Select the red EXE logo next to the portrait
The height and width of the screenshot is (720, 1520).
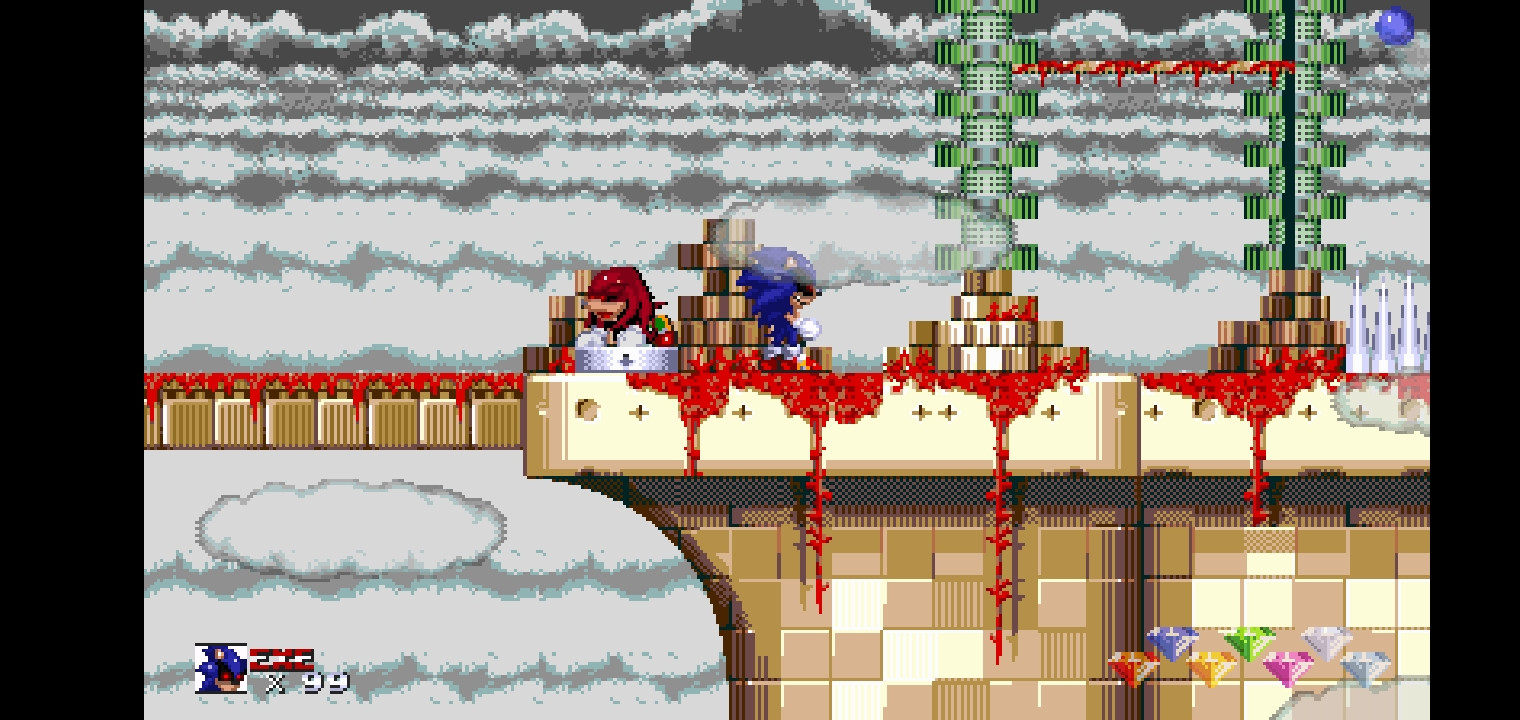coord(282,660)
